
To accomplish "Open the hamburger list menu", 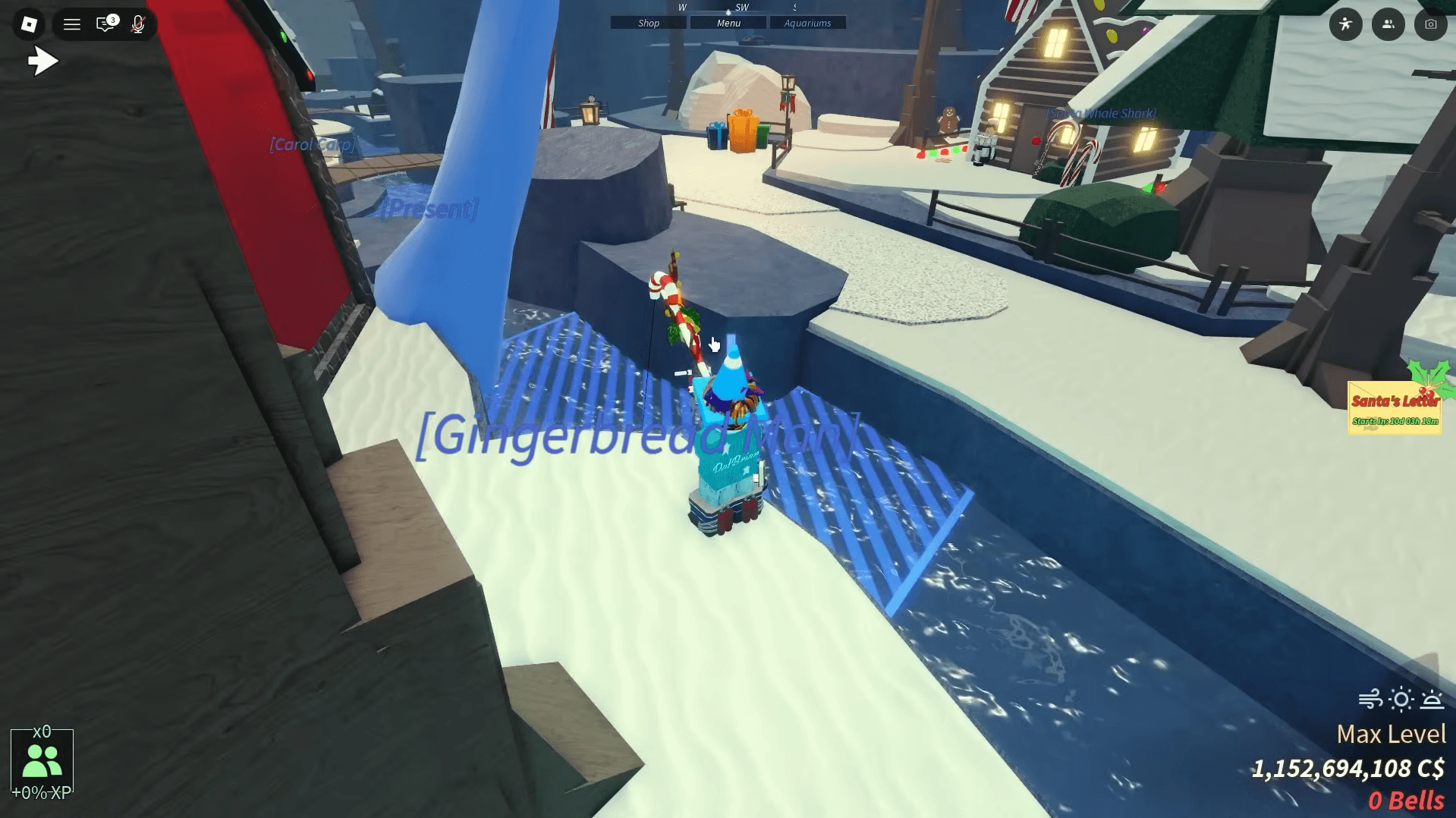I will click(x=72, y=24).
